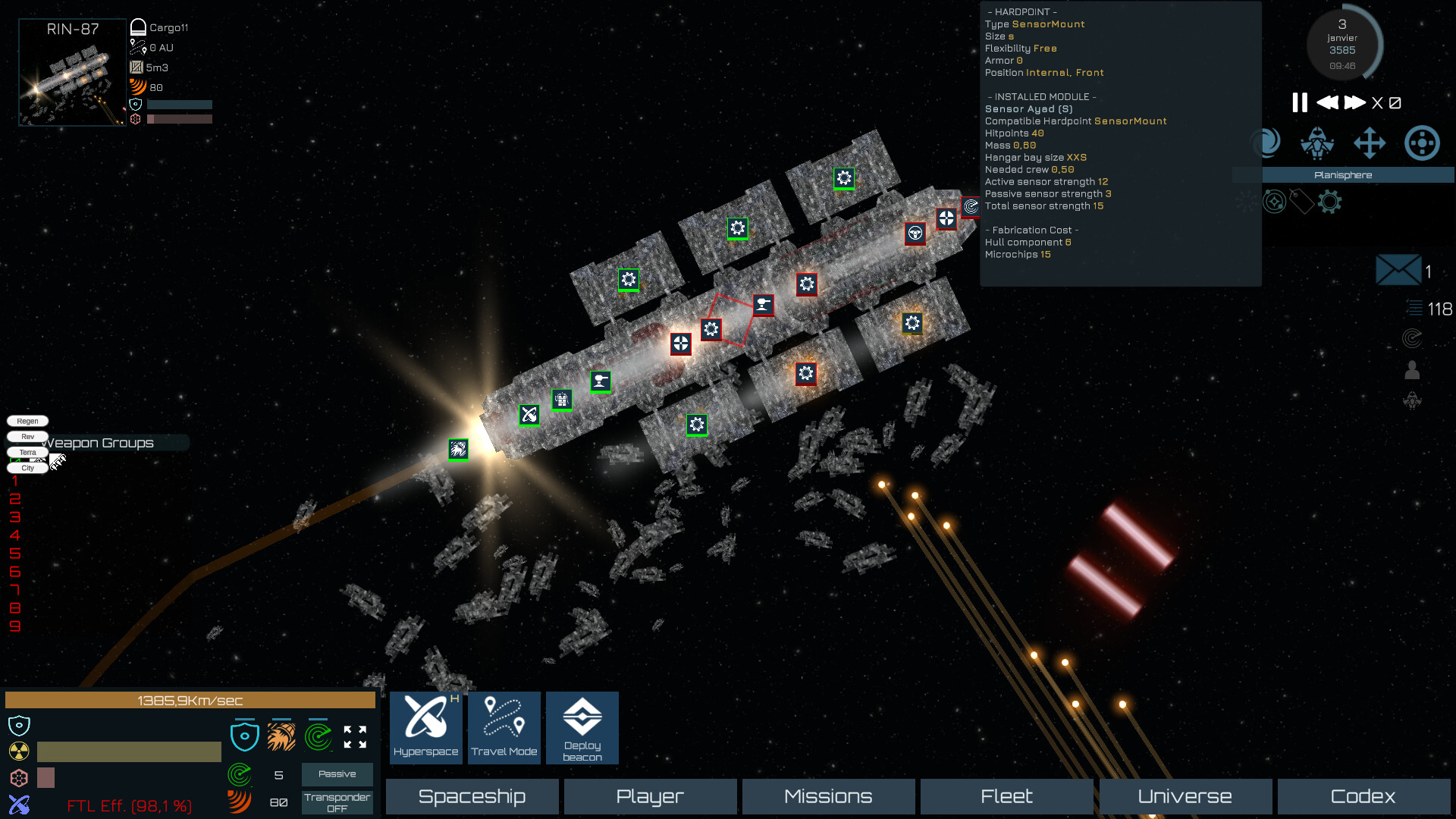Speed up time with fast-forward arrows
The image size is (1456, 819).
[x=1354, y=102]
